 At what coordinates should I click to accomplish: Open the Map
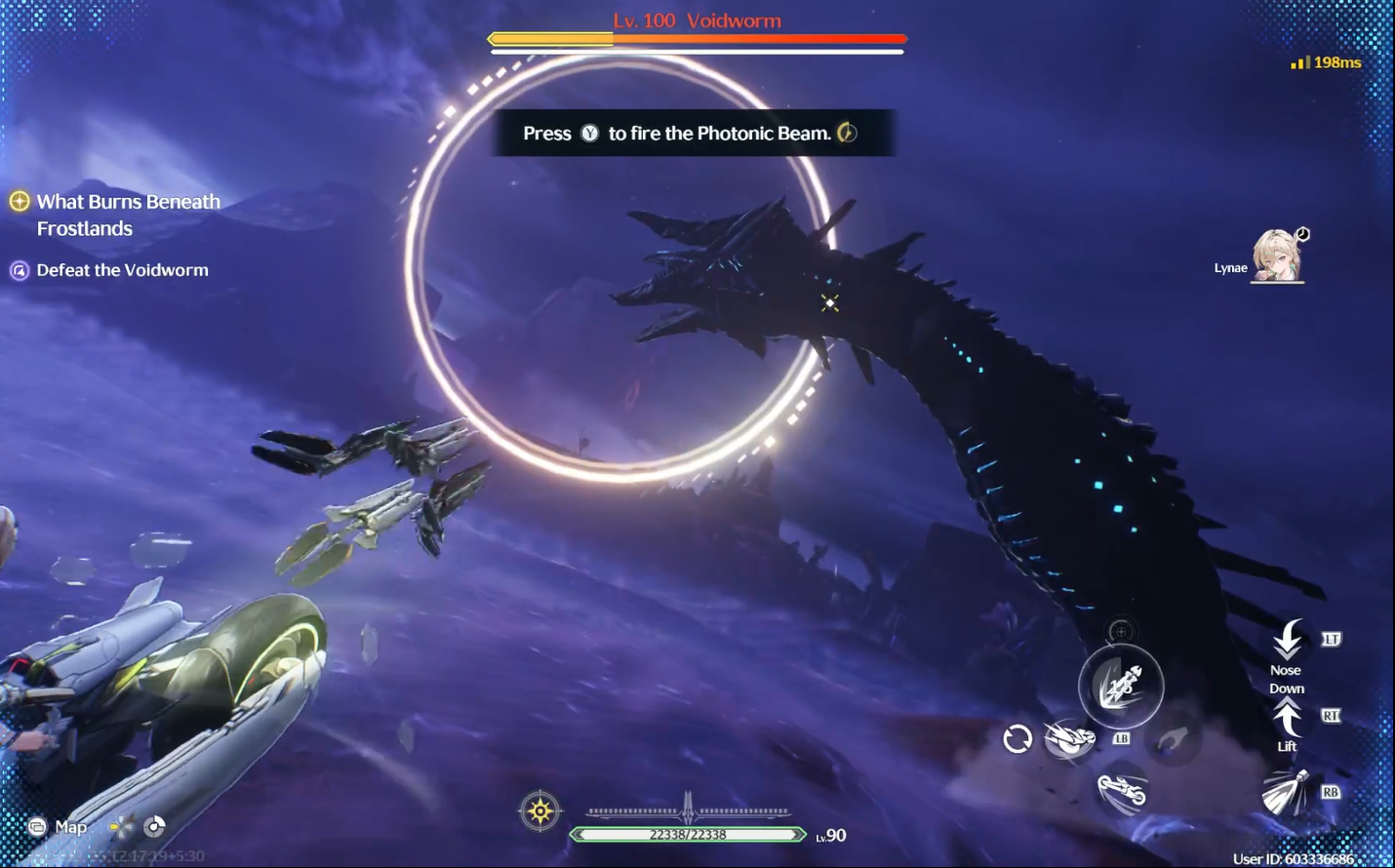[x=59, y=827]
